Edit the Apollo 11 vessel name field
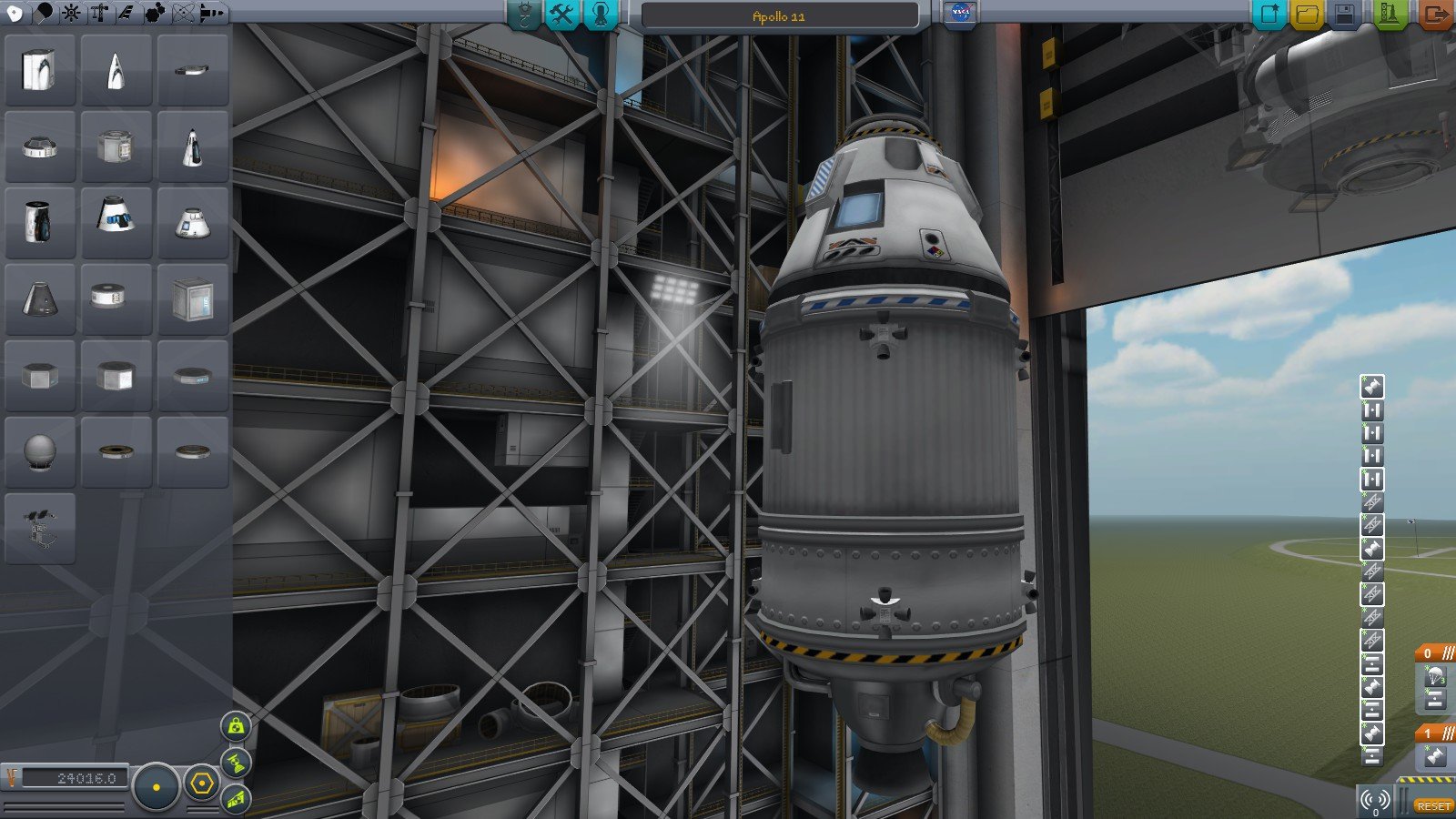This screenshot has width=1456, height=819. [x=779, y=15]
